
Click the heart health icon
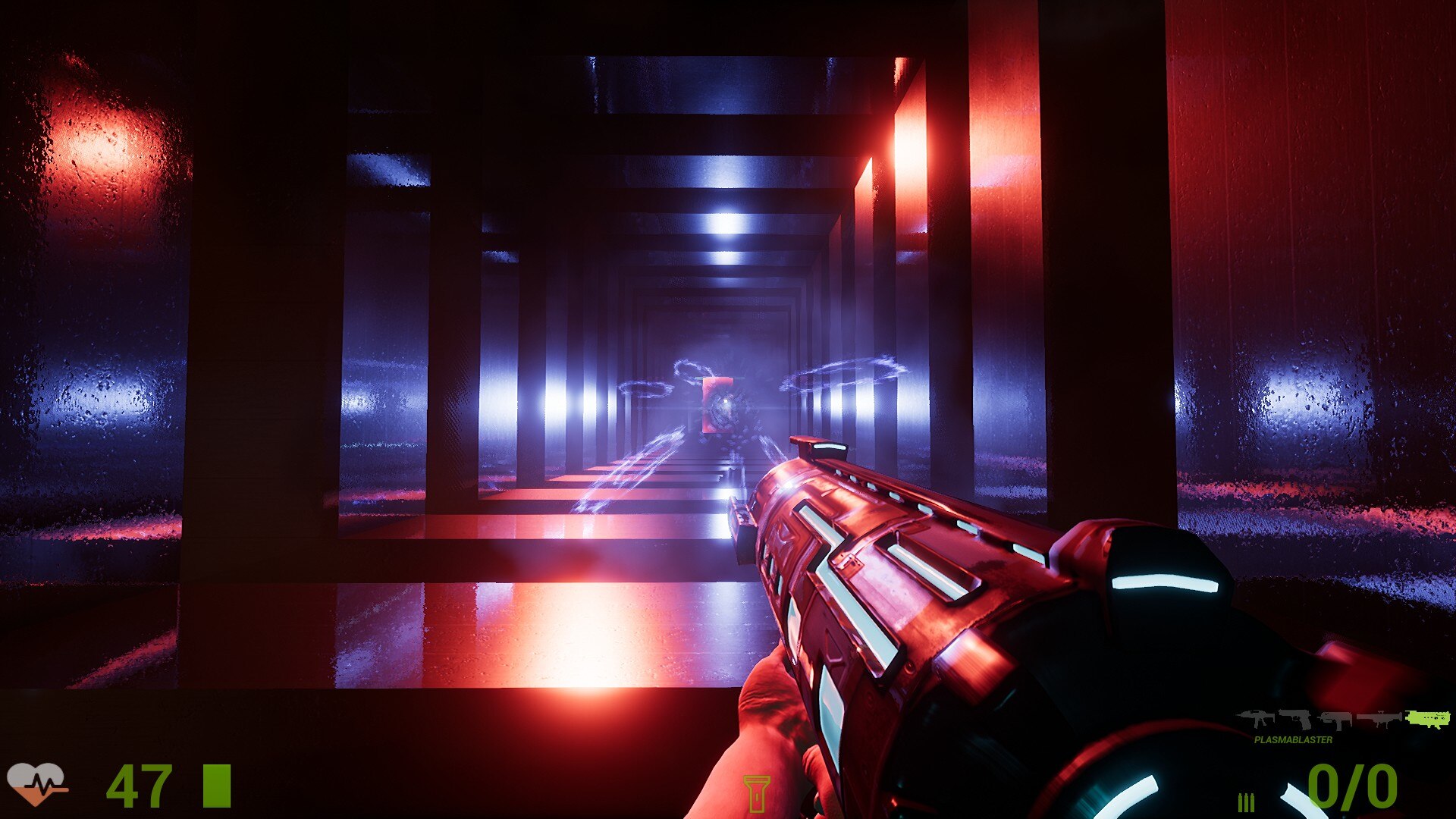[x=36, y=784]
